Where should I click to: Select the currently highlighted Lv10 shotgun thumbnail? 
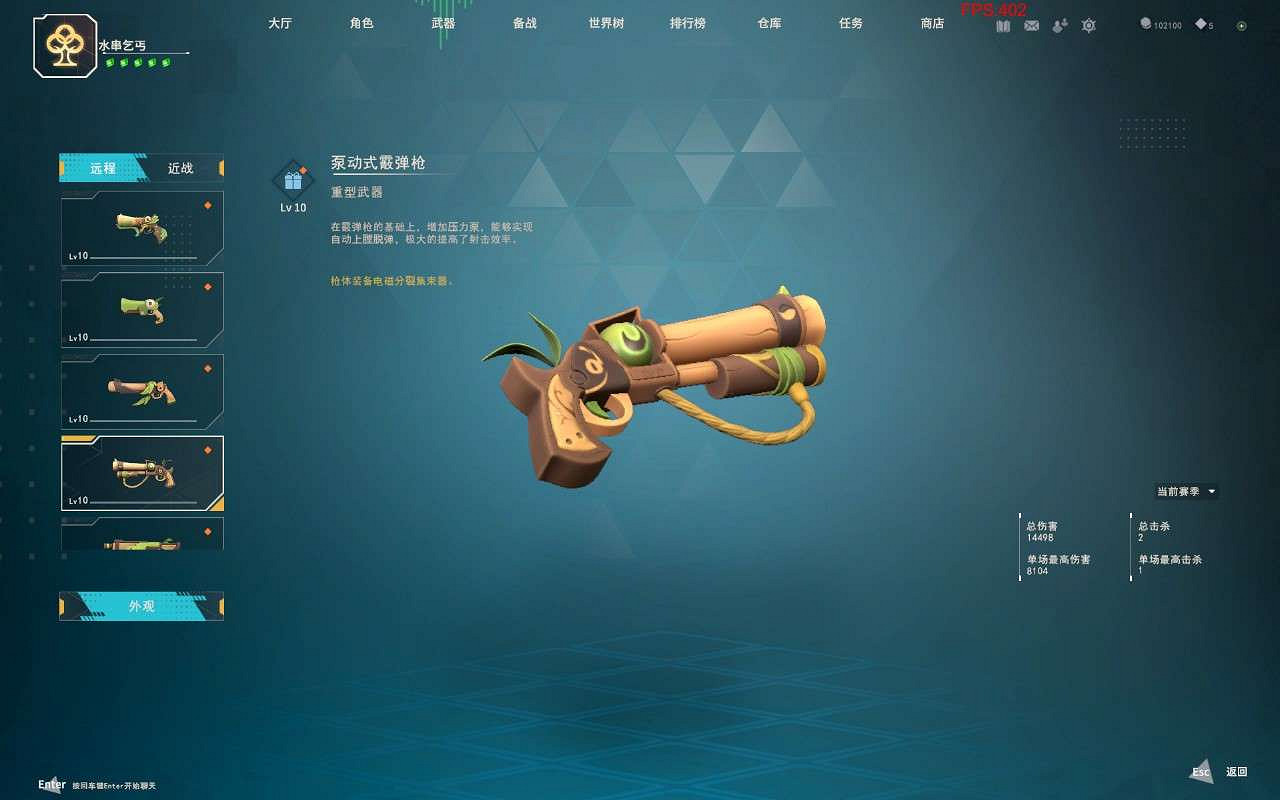[x=141, y=475]
